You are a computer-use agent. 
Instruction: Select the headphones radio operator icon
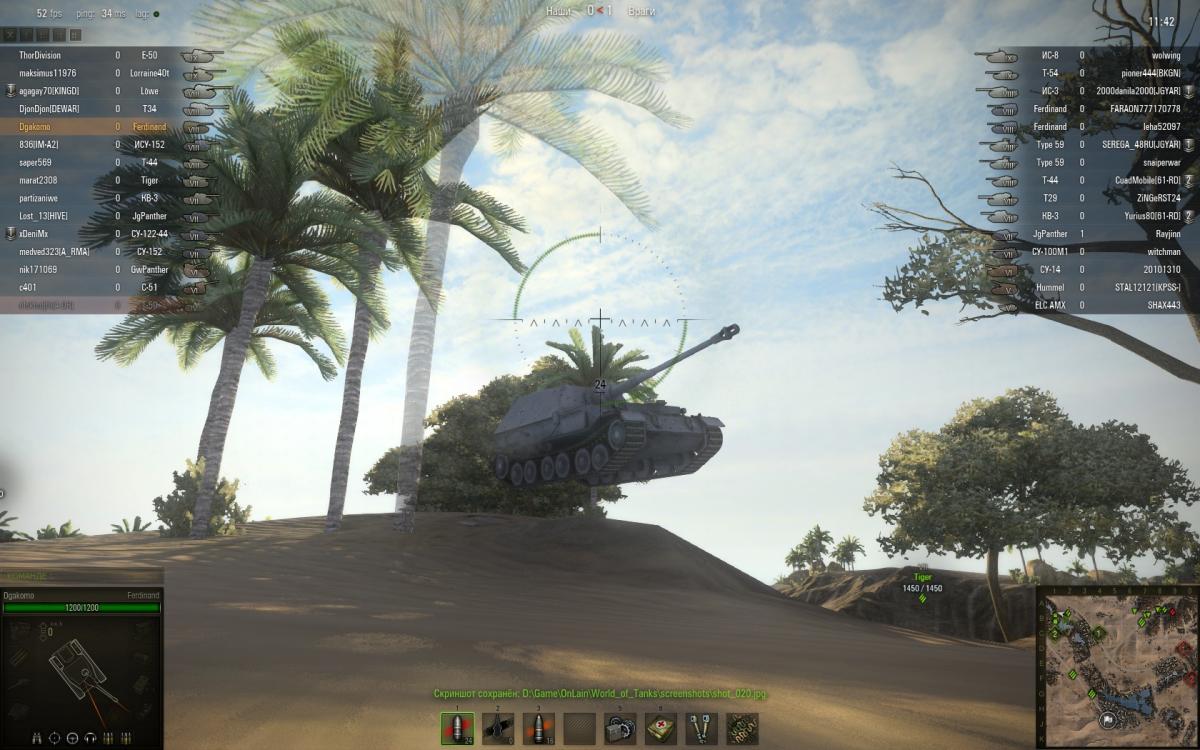click(90, 739)
